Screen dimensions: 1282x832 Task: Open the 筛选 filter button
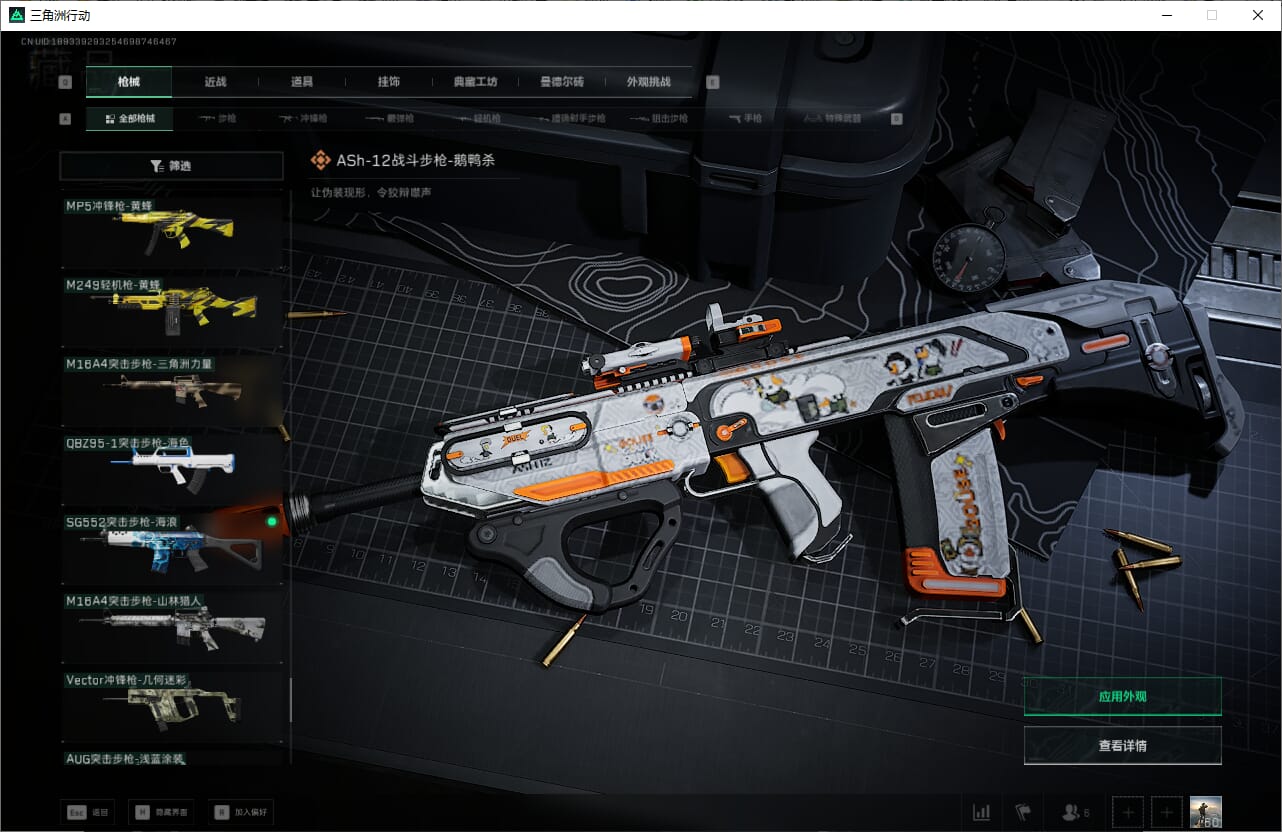pyautogui.click(x=172, y=166)
